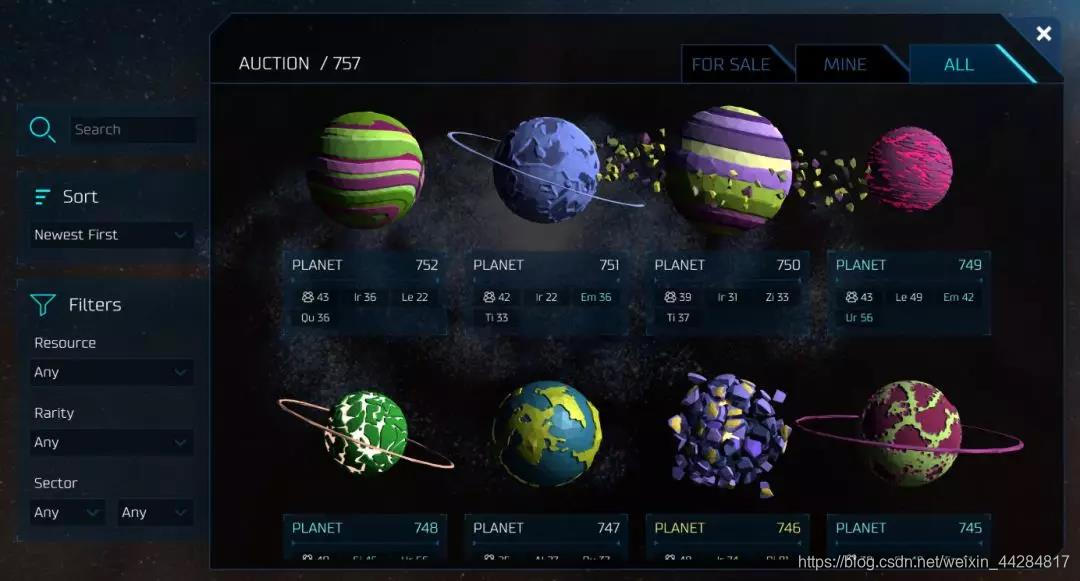Close the auction window
1080x581 pixels.
(1043, 34)
